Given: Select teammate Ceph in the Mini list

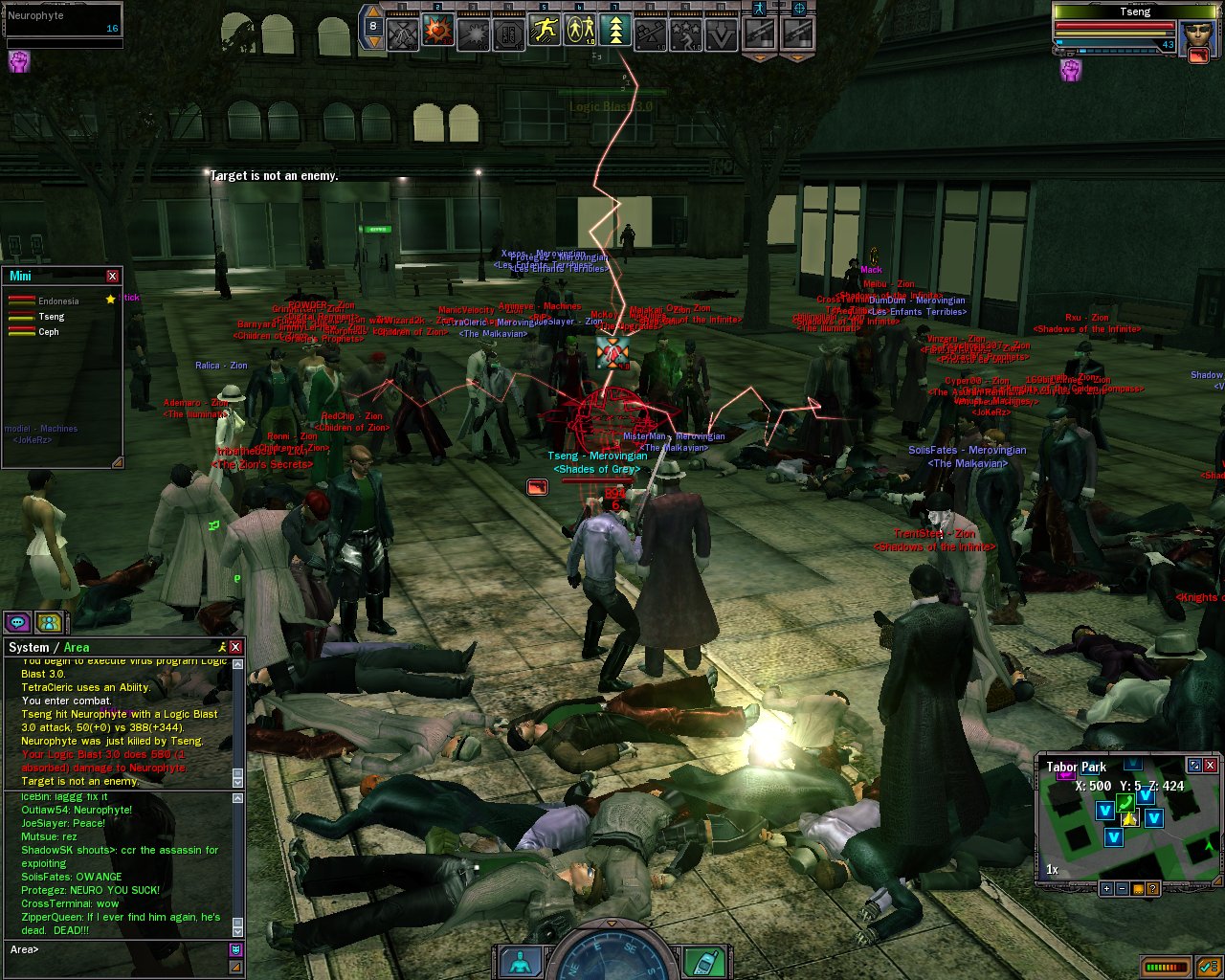Looking at the screenshot, I should (49, 332).
